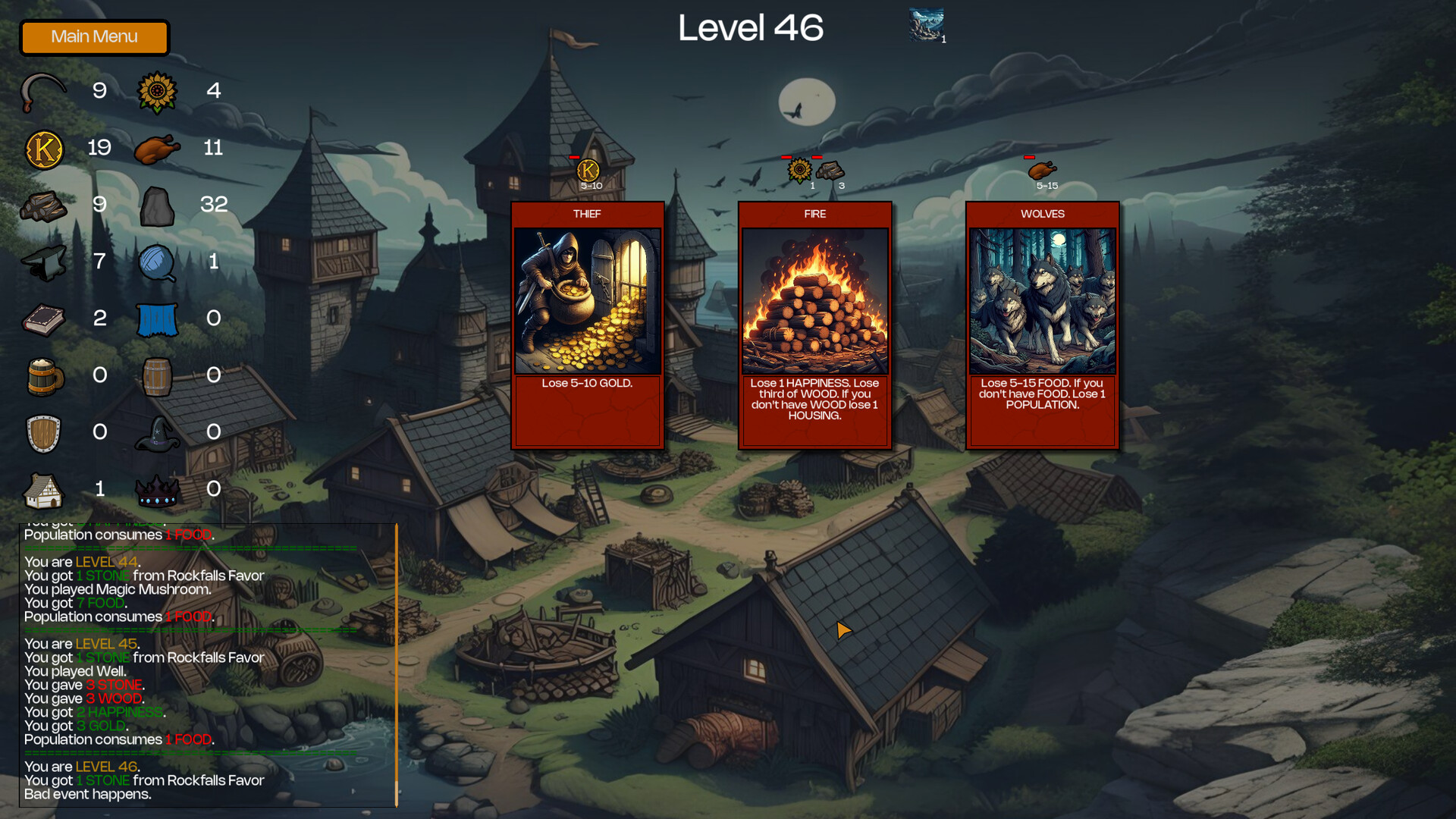Click the wood pile resource icon
This screenshot has width=1456, height=819.
(43, 205)
